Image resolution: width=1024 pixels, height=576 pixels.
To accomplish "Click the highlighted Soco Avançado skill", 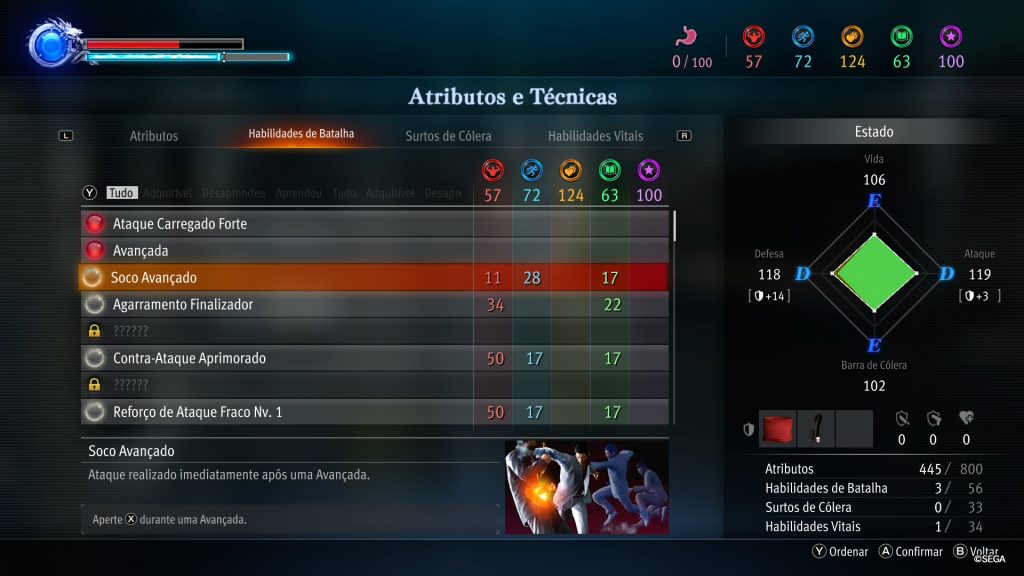I will pos(154,278).
